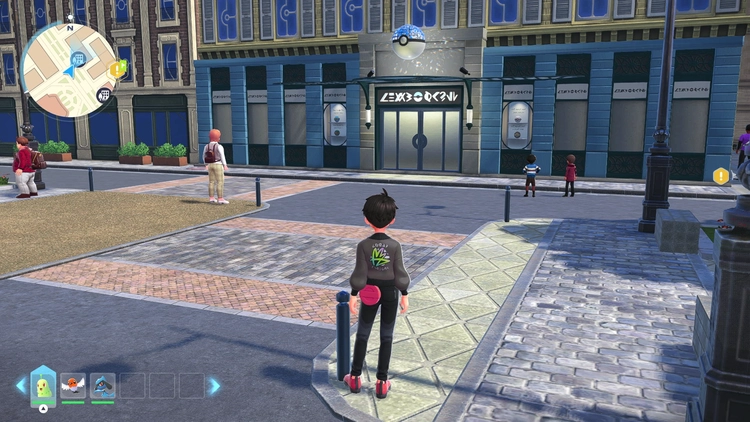
Task: Click the left arrow beside the party bar
Action: pos(20,385)
